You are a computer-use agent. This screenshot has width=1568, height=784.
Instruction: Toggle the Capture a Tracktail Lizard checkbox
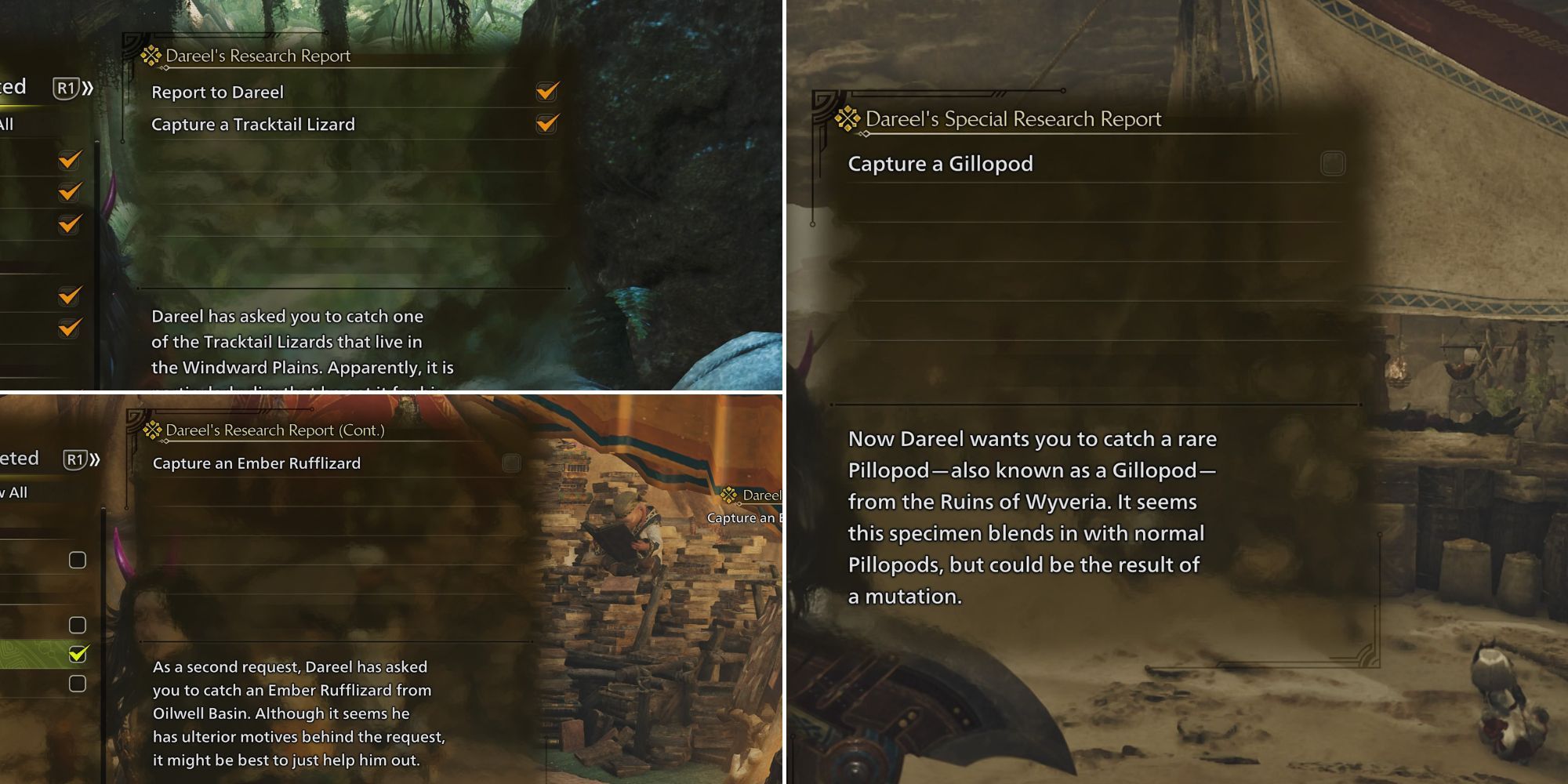pyautogui.click(x=546, y=124)
